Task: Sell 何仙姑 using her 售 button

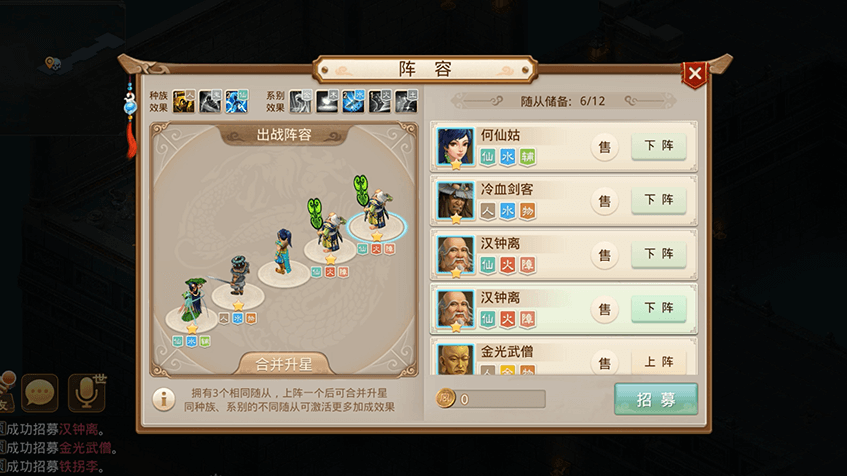Action: coord(604,146)
